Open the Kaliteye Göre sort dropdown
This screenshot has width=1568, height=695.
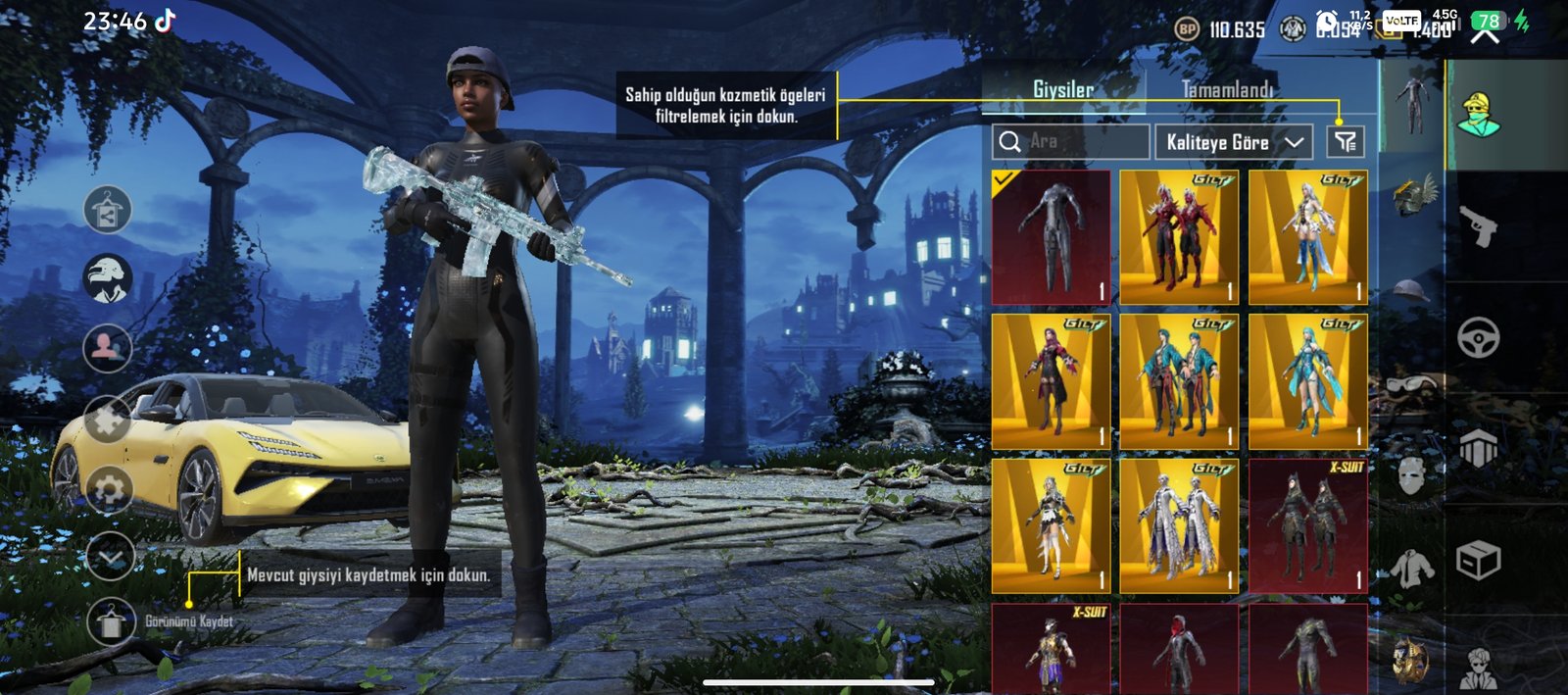[x=1234, y=142]
